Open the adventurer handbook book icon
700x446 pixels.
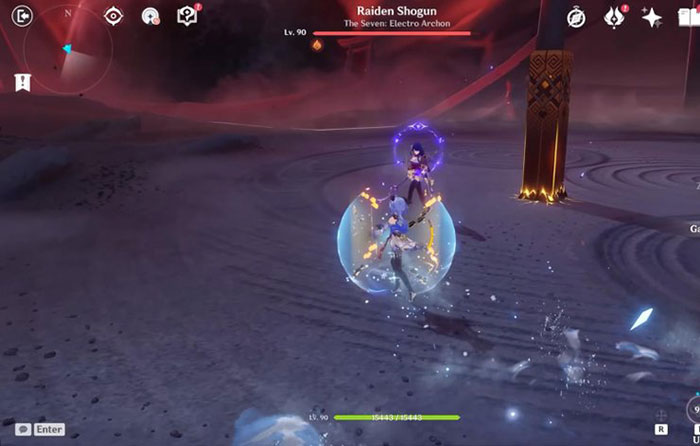point(689,17)
